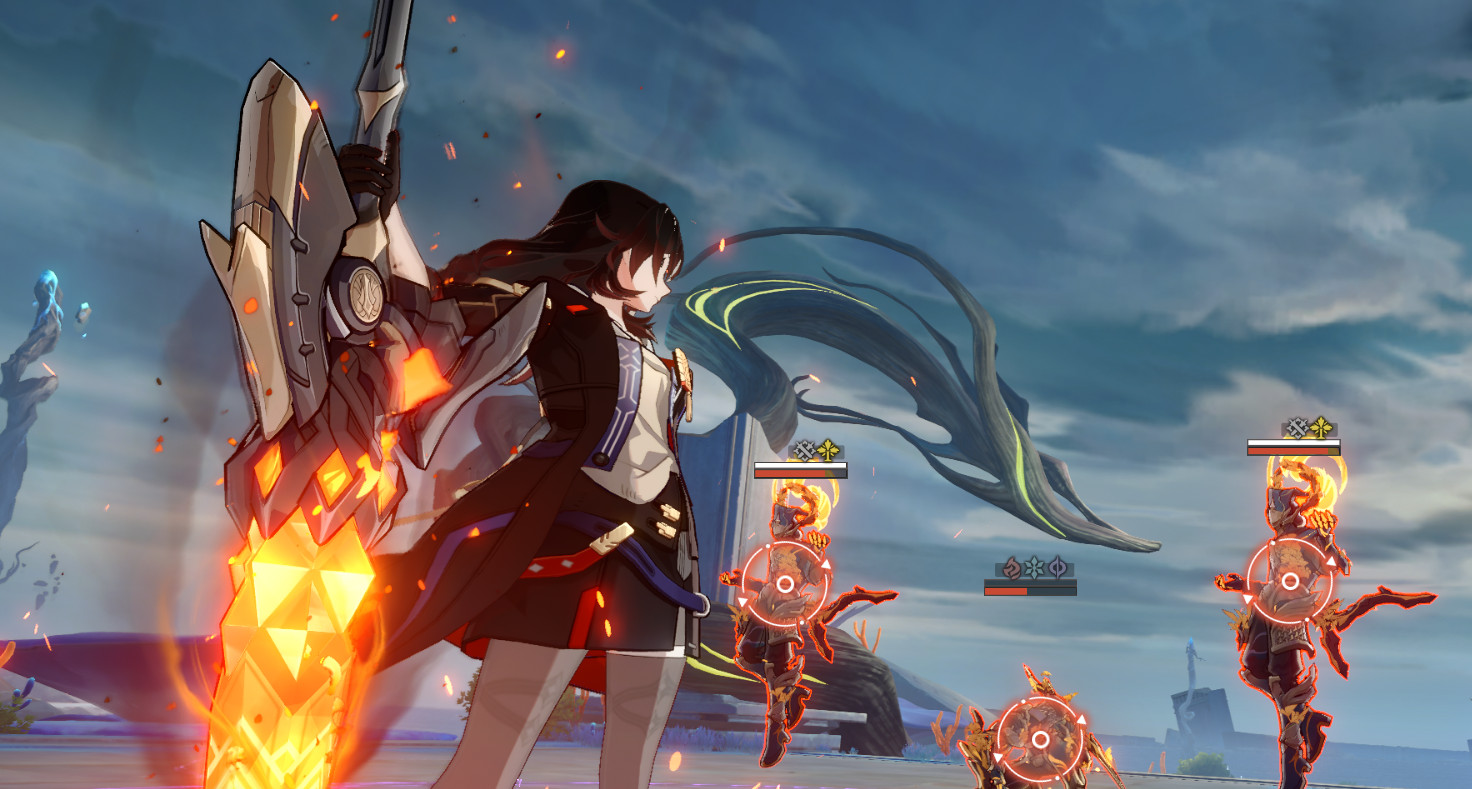Select the Physical weakness icon above left enemy
Viewport: 1472px width, 789px height.
tap(803, 448)
